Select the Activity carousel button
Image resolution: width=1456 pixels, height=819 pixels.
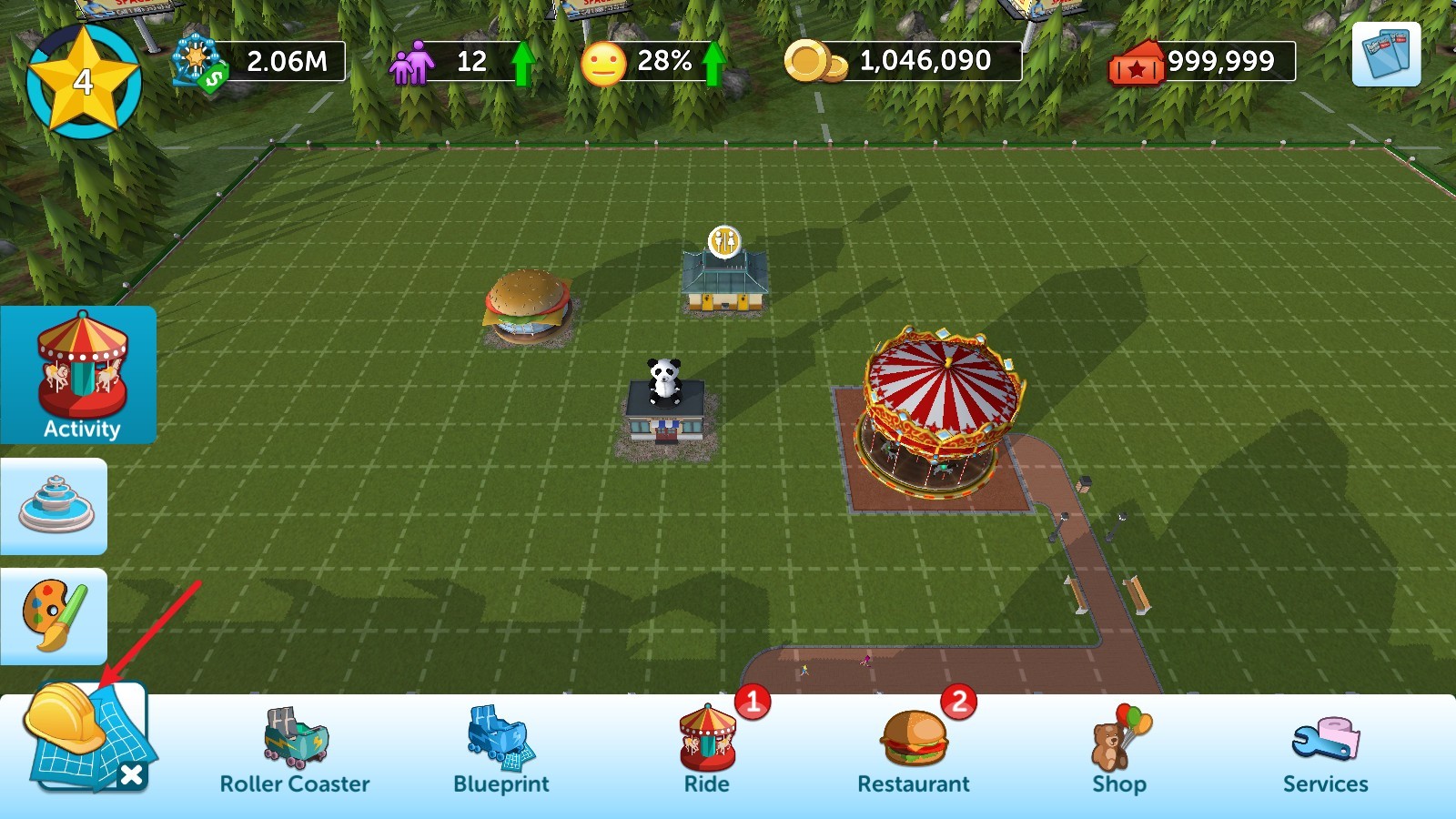tap(79, 375)
